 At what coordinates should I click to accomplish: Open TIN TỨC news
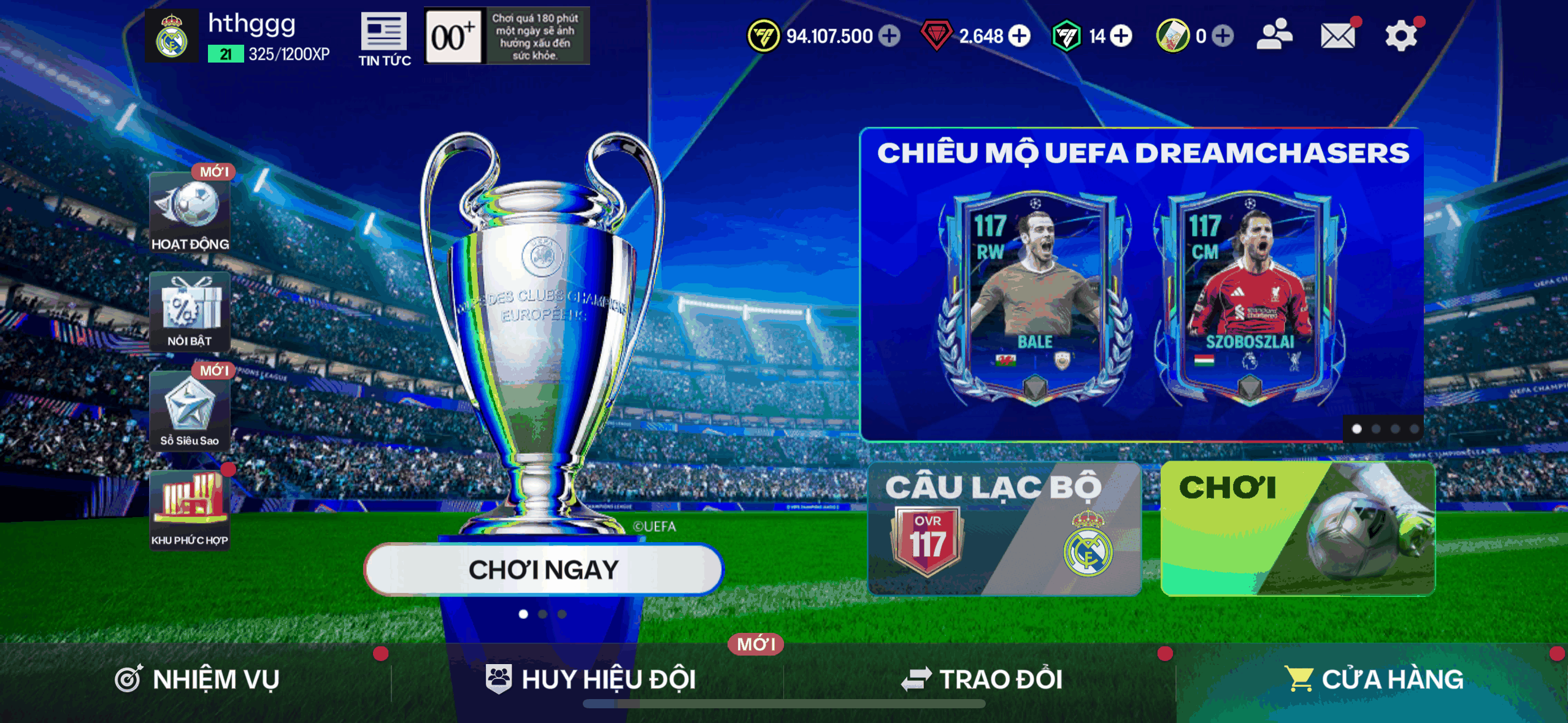(x=385, y=38)
